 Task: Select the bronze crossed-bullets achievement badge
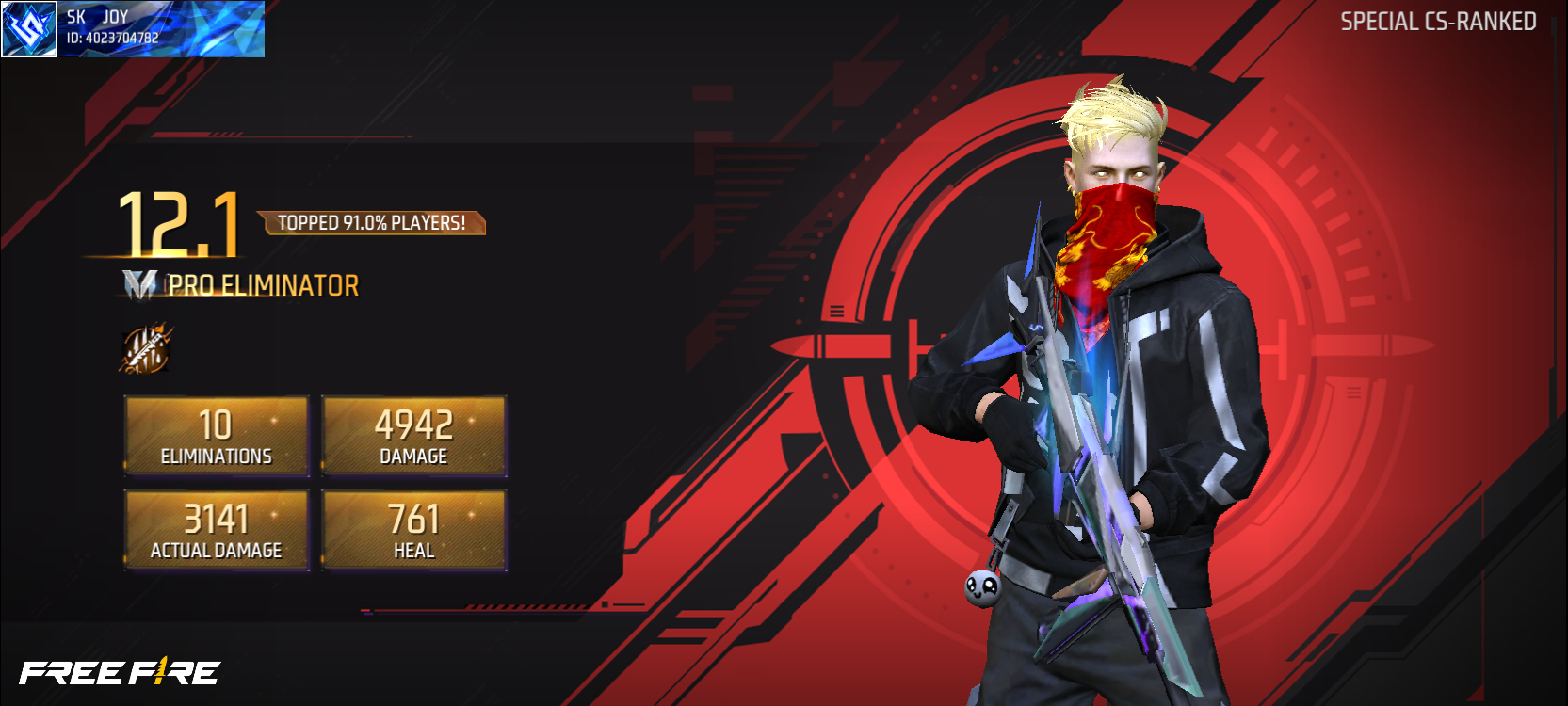[147, 348]
